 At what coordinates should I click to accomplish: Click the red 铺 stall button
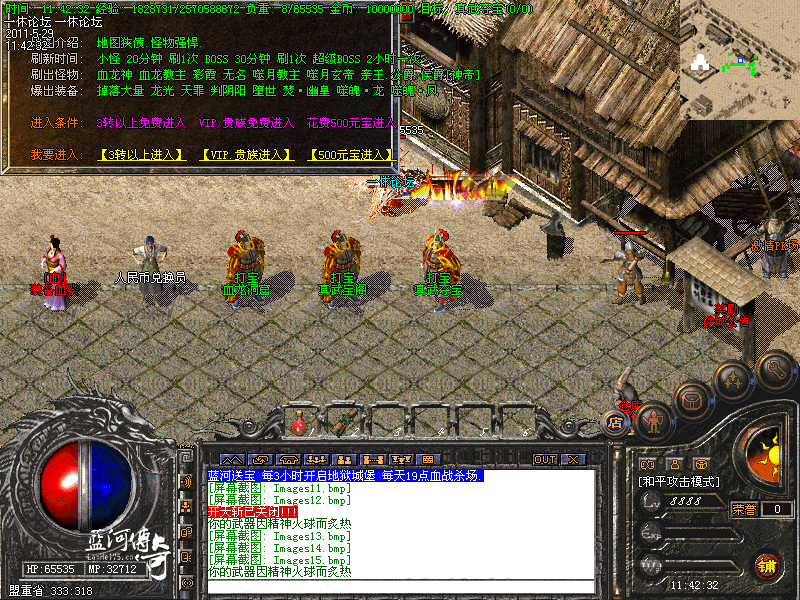tap(767, 564)
